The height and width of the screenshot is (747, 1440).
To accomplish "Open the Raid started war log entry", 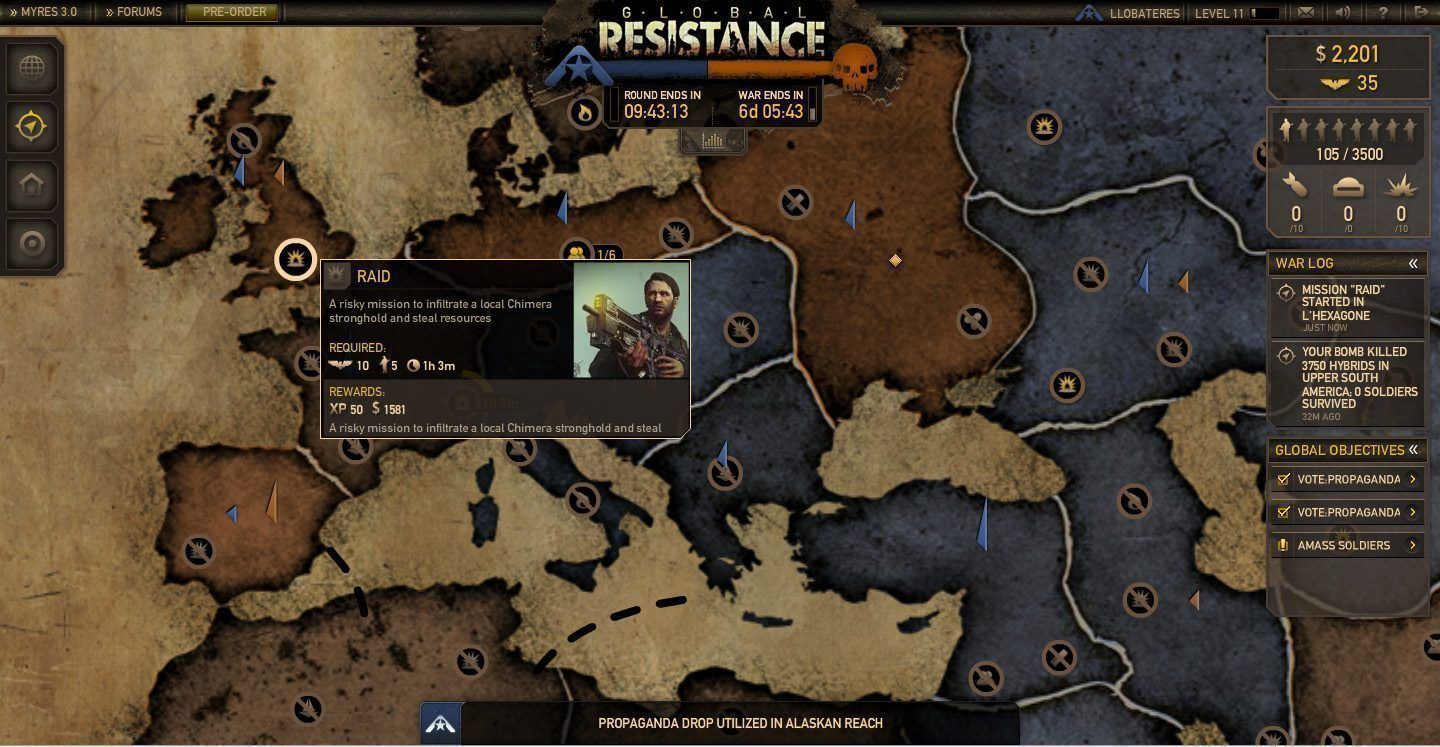I will (1346, 307).
